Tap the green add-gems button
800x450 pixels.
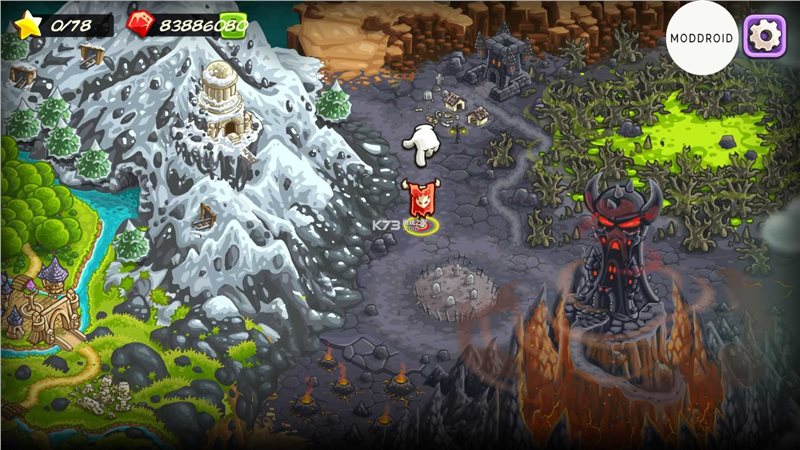click(x=233, y=25)
